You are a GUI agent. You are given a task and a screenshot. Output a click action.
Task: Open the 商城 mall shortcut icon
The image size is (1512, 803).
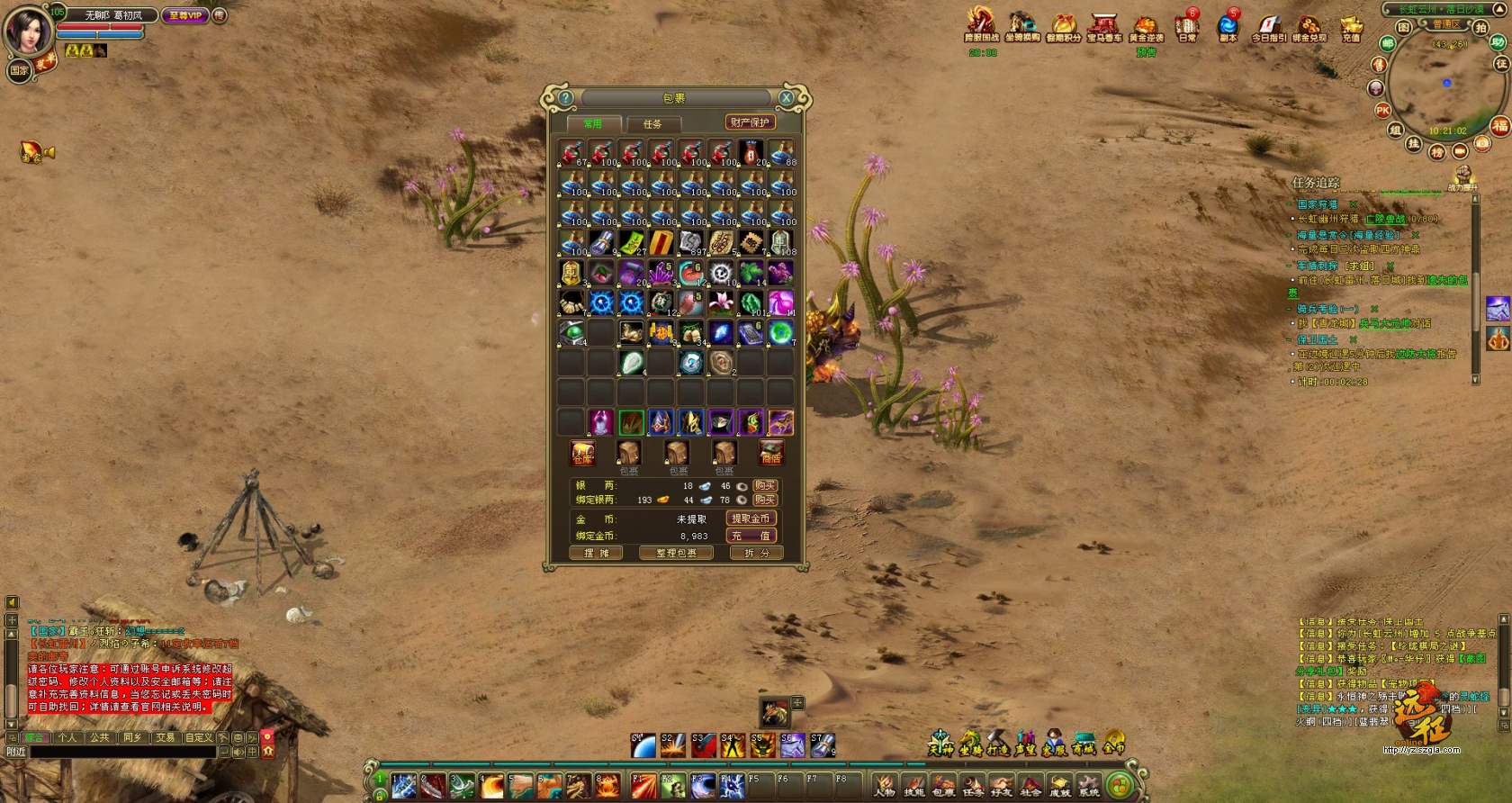click(x=1084, y=744)
